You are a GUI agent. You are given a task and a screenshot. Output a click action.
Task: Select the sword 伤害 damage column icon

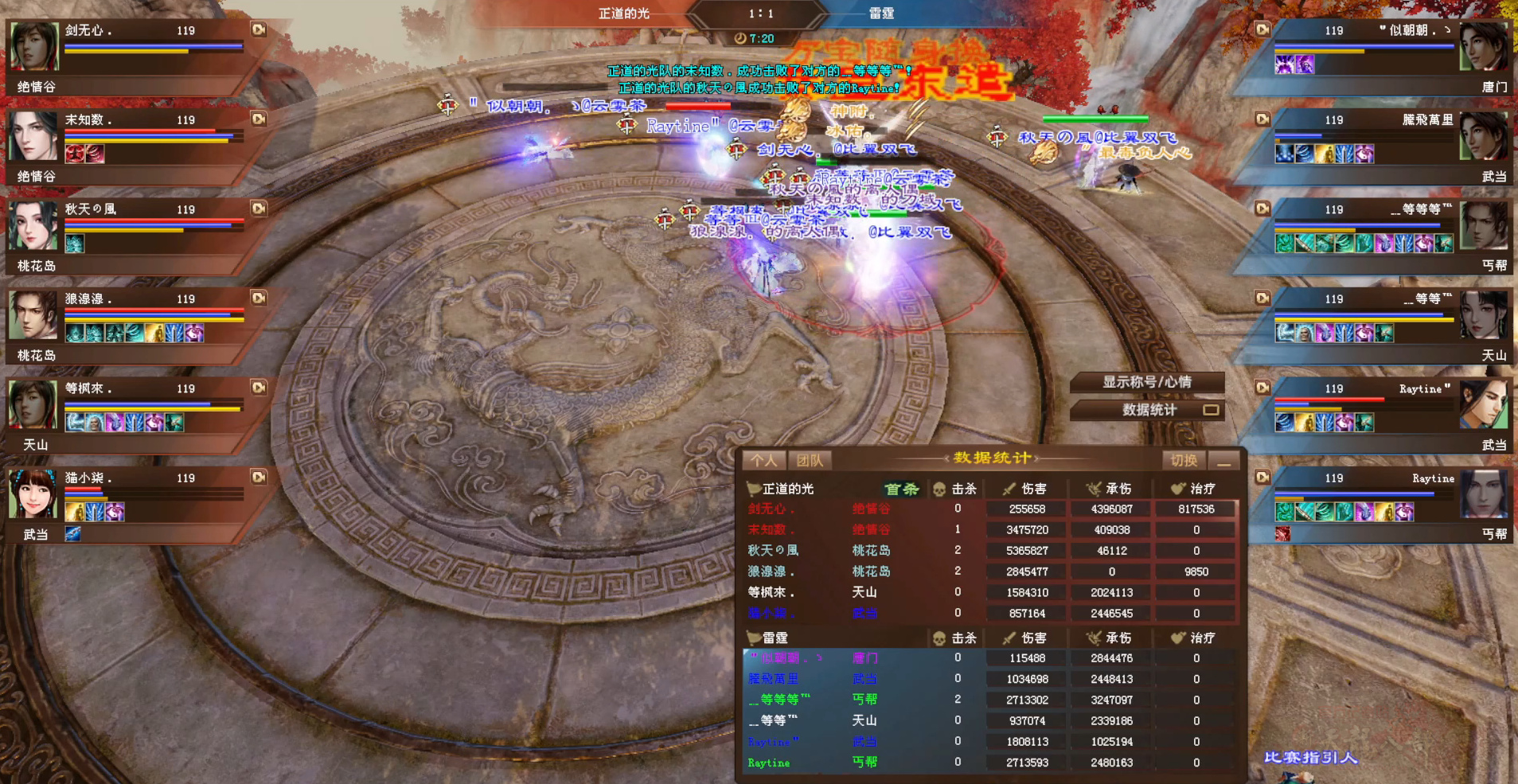coord(1009,488)
